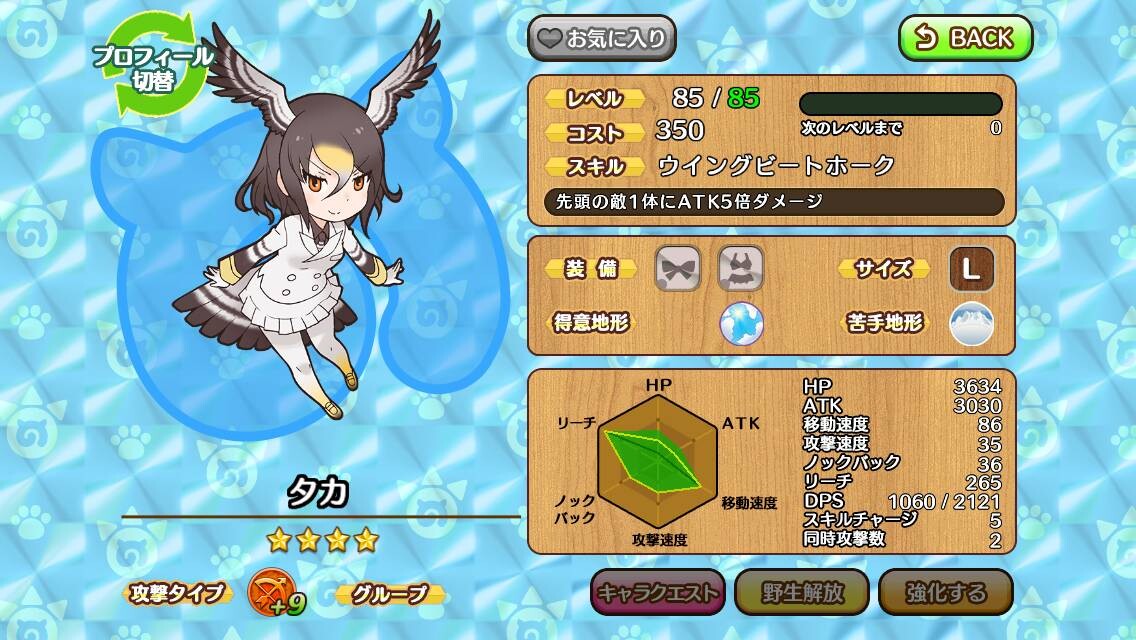Choose the 強化する enhance button

(x=945, y=592)
